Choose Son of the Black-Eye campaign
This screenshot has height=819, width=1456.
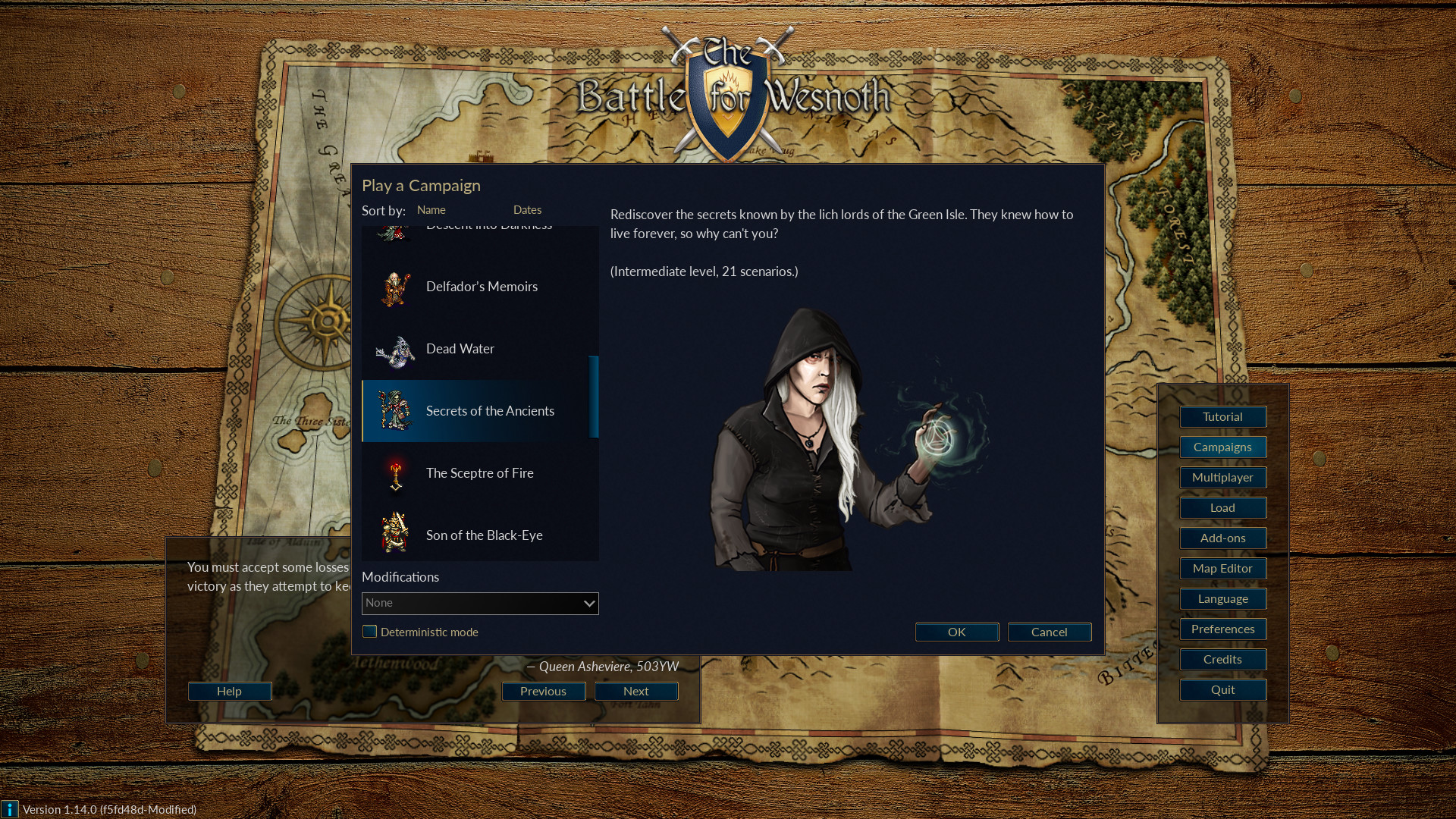tap(484, 535)
